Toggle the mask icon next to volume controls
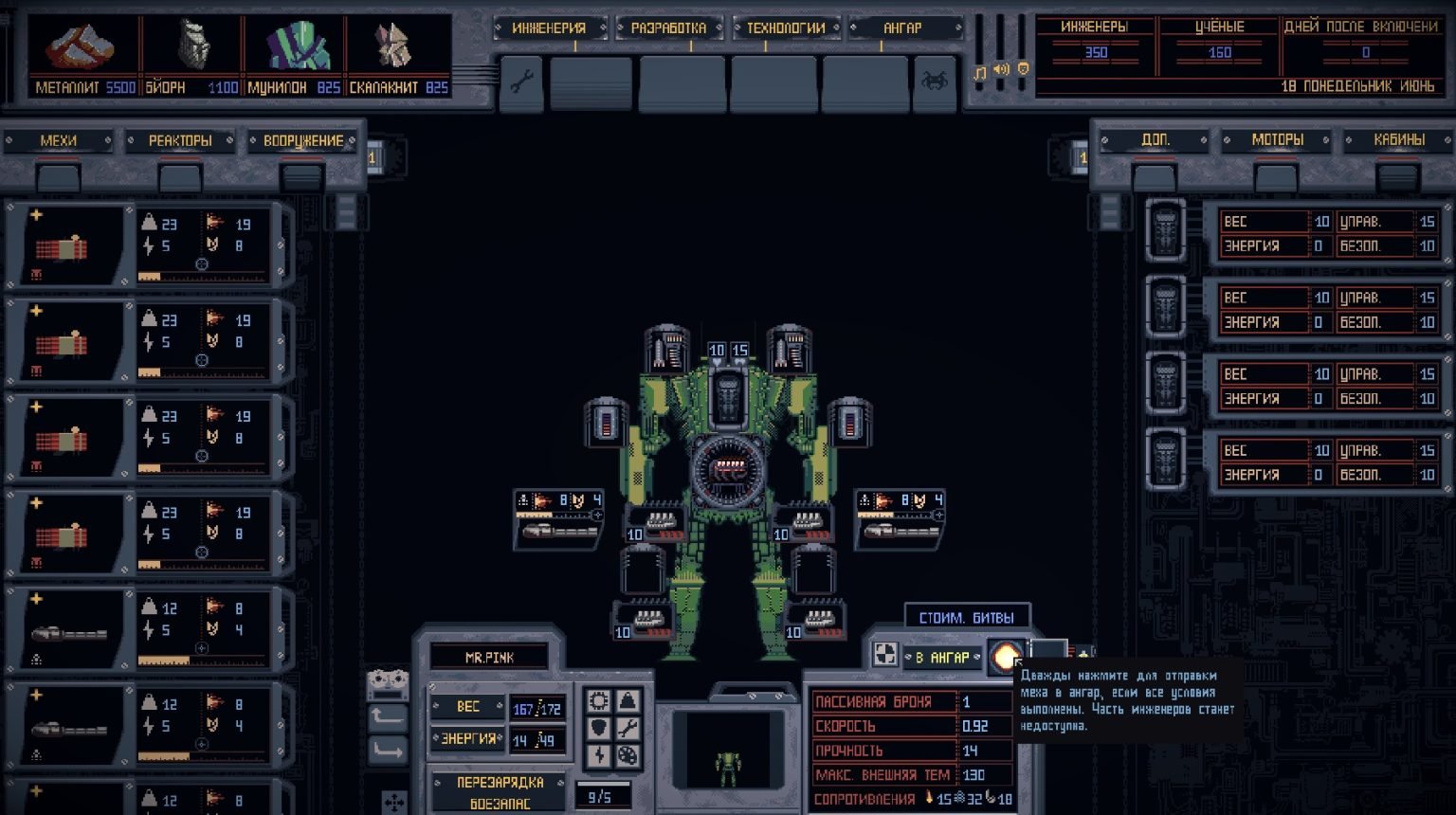The height and width of the screenshot is (815, 1456). coord(1023,69)
